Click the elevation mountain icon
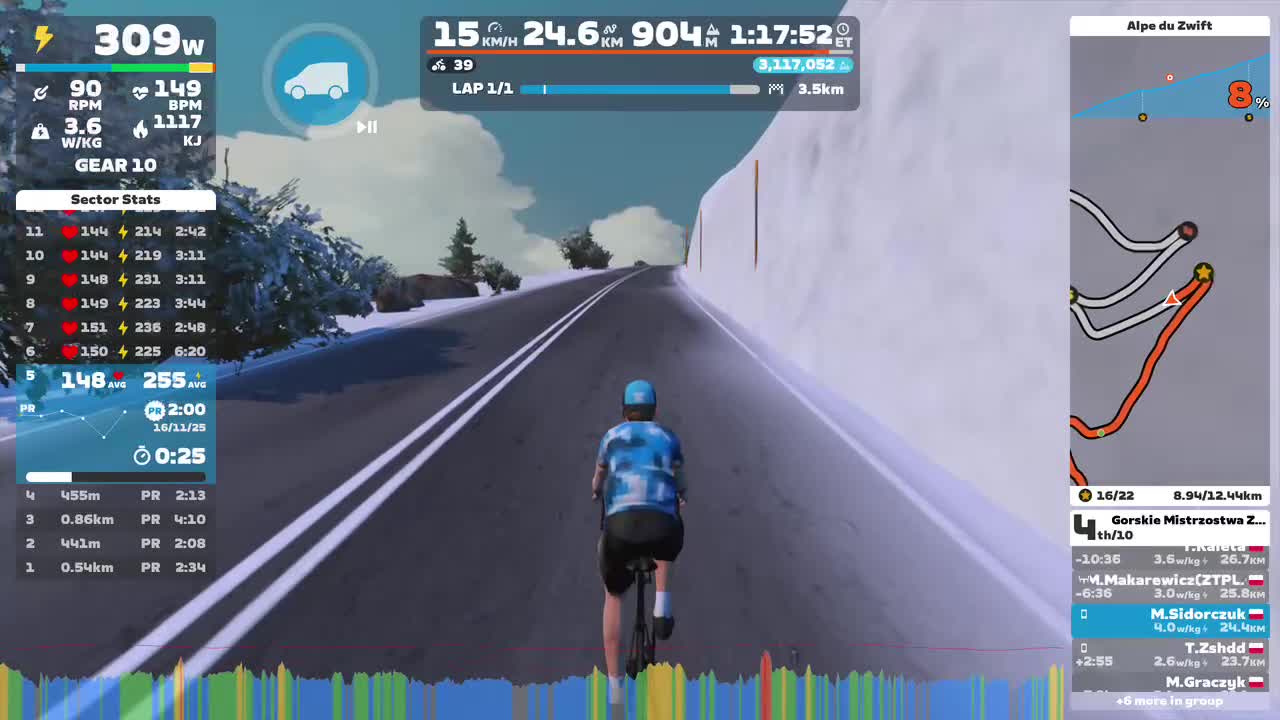The width and height of the screenshot is (1280, 720). pyautogui.click(x=713, y=32)
